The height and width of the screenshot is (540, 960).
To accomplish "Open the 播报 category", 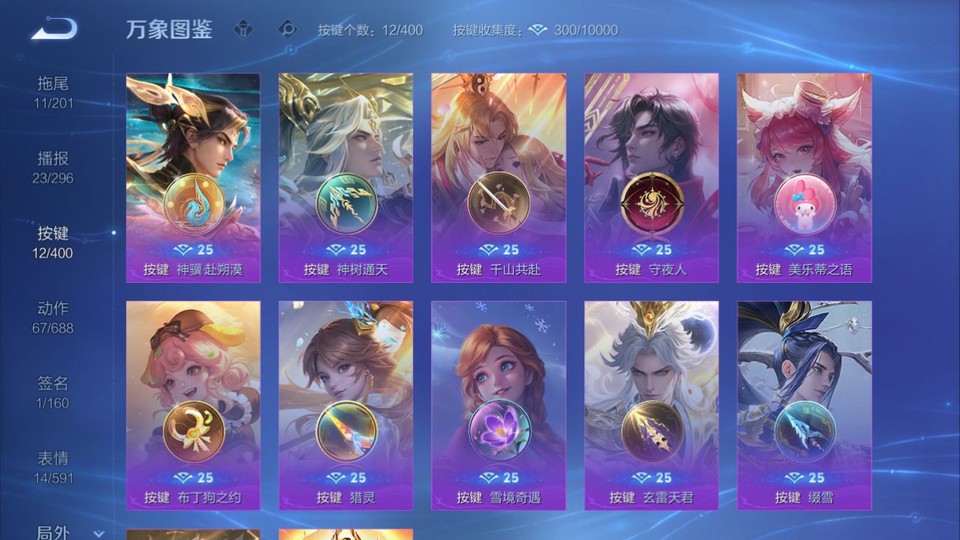I will tap(54, 166).
